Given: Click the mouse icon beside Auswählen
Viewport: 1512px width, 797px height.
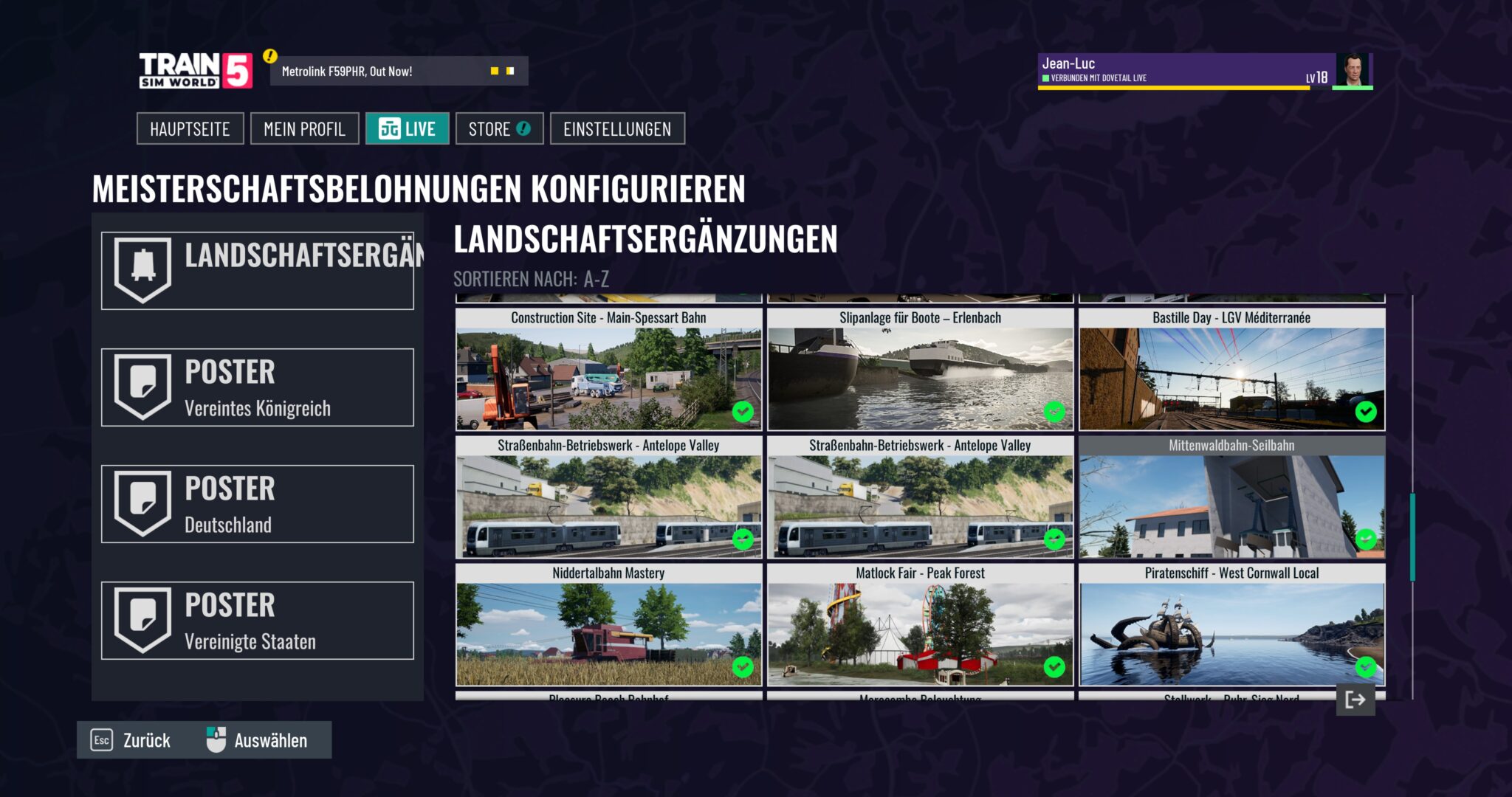Looking at the screenshot, I should tap(215, 739).
